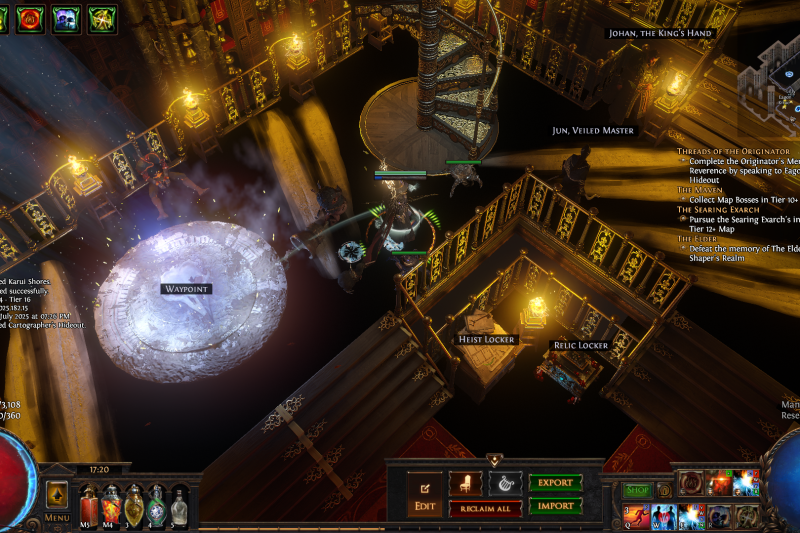Use the golden flask in slot 3
Image resolution: width=800 pixels, height=533 pixels.
134,504
